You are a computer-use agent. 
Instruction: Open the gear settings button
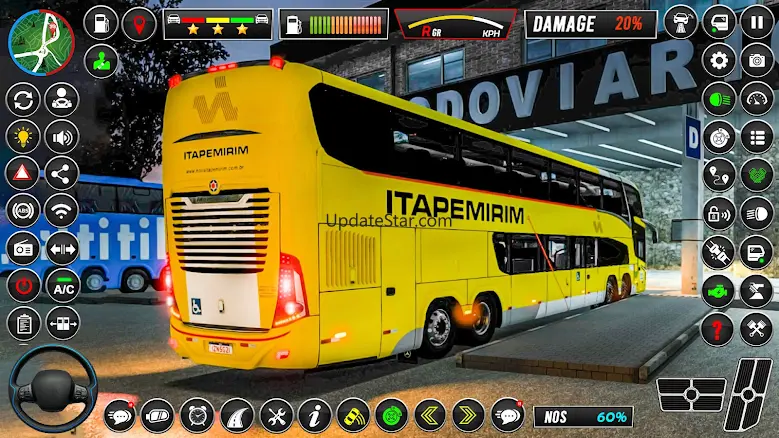coord(719,60)
